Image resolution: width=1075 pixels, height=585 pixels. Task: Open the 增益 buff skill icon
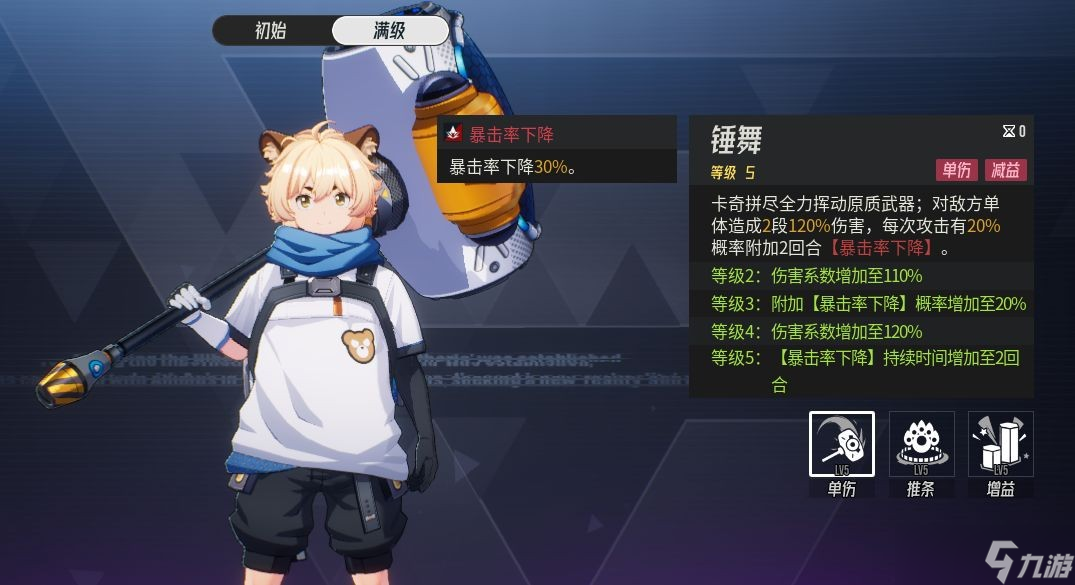[x=1000, y=444]
